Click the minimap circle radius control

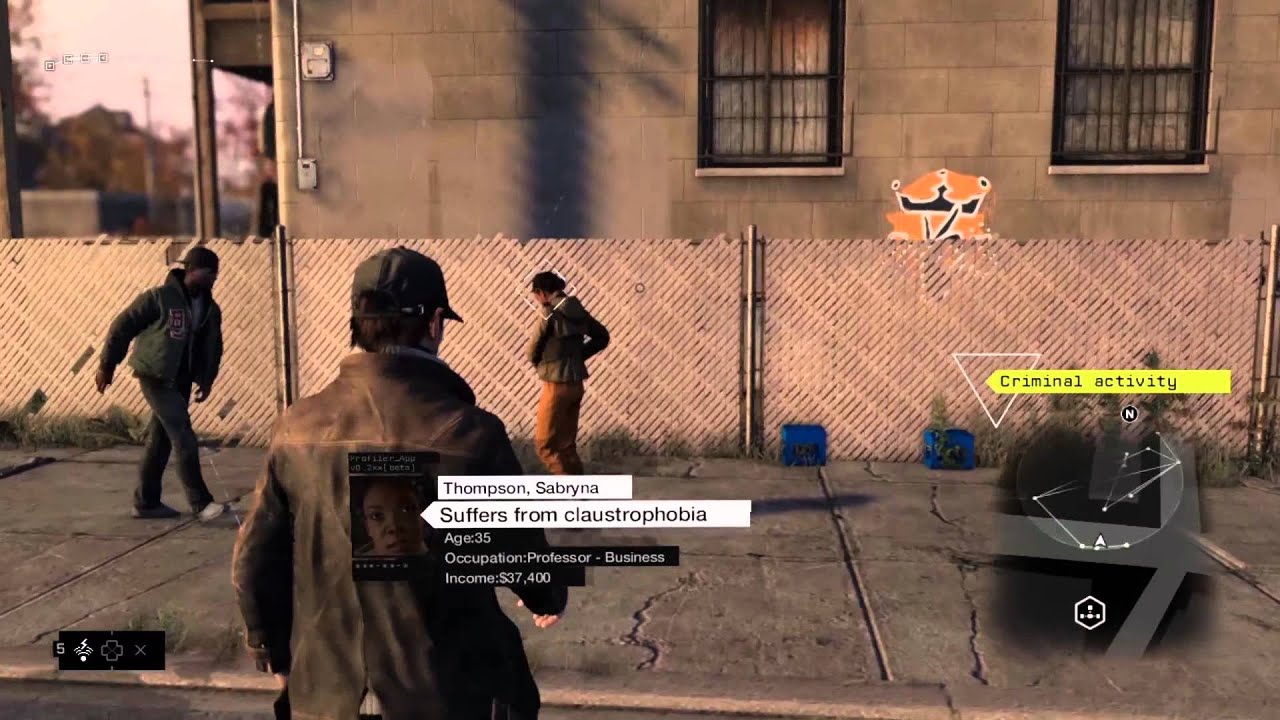pyautogui.click(x=1100, y=490)
